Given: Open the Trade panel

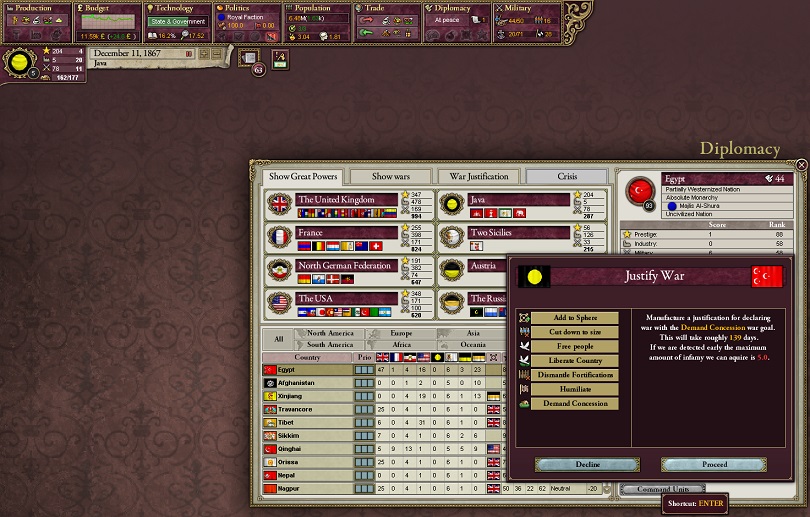Looking at the screenshot, I should (x=388, y=22).
